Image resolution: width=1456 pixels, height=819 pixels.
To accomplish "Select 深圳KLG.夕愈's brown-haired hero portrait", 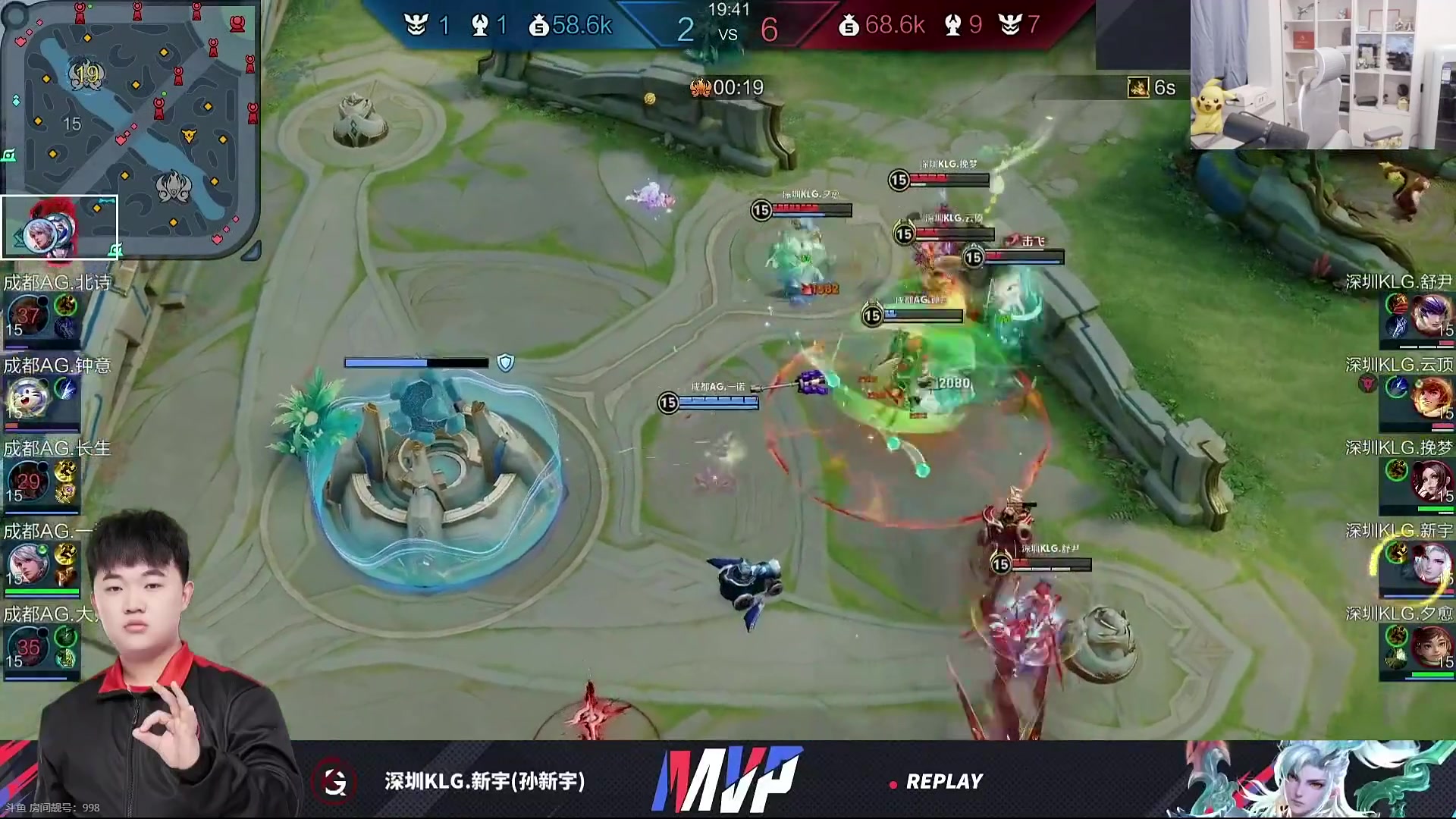I will pyautogui.click(x=1431, y=647).
